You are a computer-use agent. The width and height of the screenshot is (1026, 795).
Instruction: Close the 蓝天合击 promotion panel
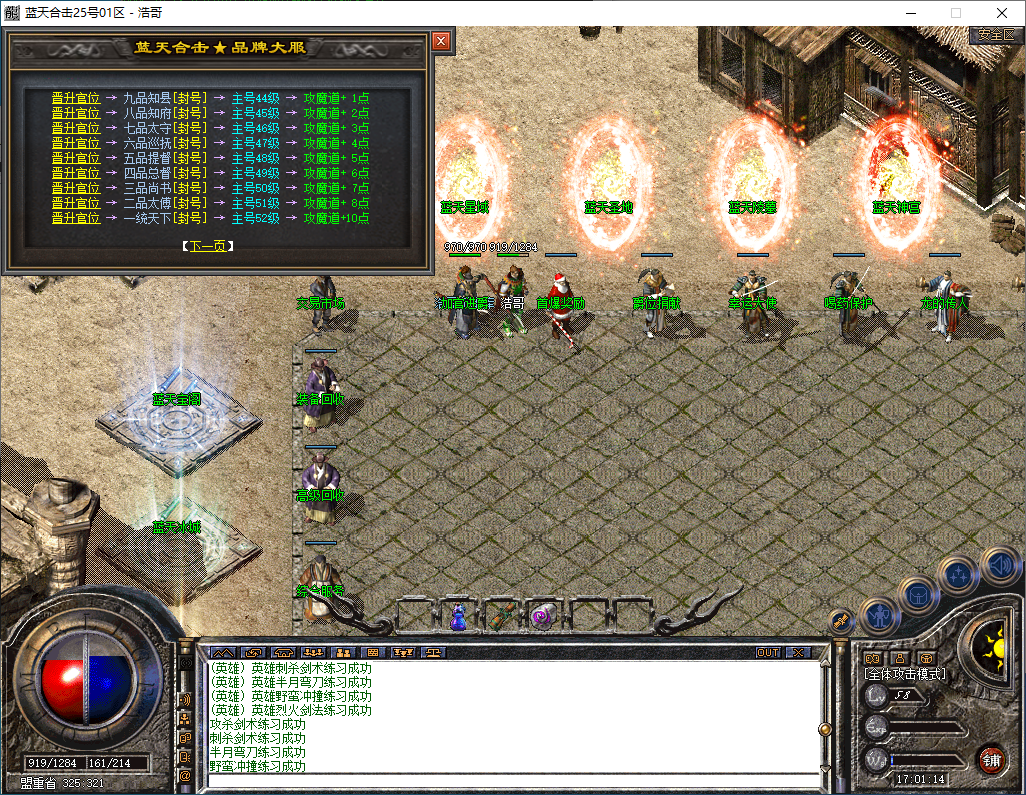(x=441, y=42)
